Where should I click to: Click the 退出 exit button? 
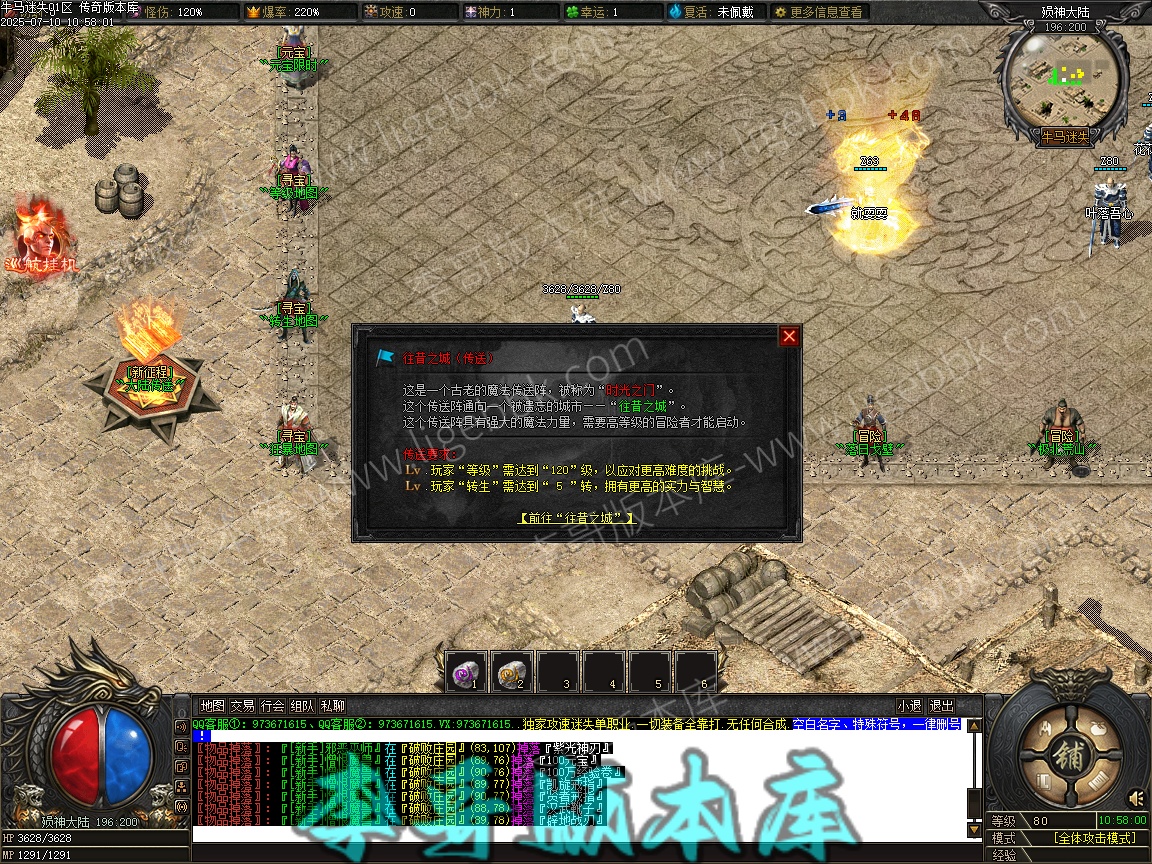[x=941, y=706]
